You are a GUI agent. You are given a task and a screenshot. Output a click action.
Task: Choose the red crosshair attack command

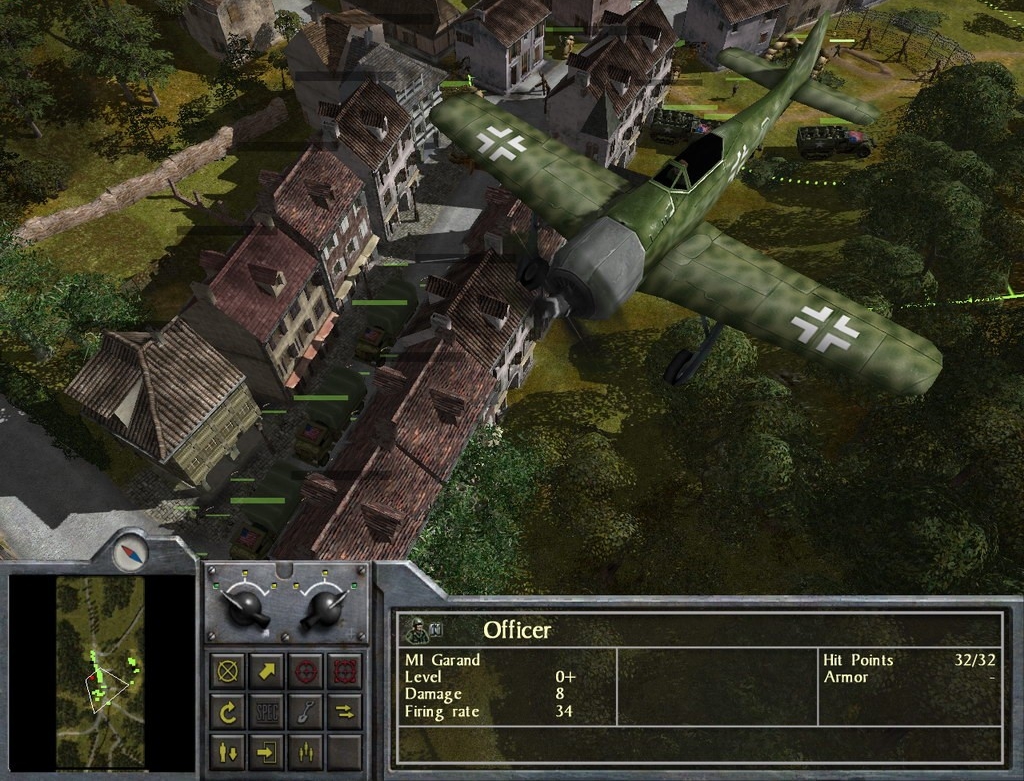point(305,670)
